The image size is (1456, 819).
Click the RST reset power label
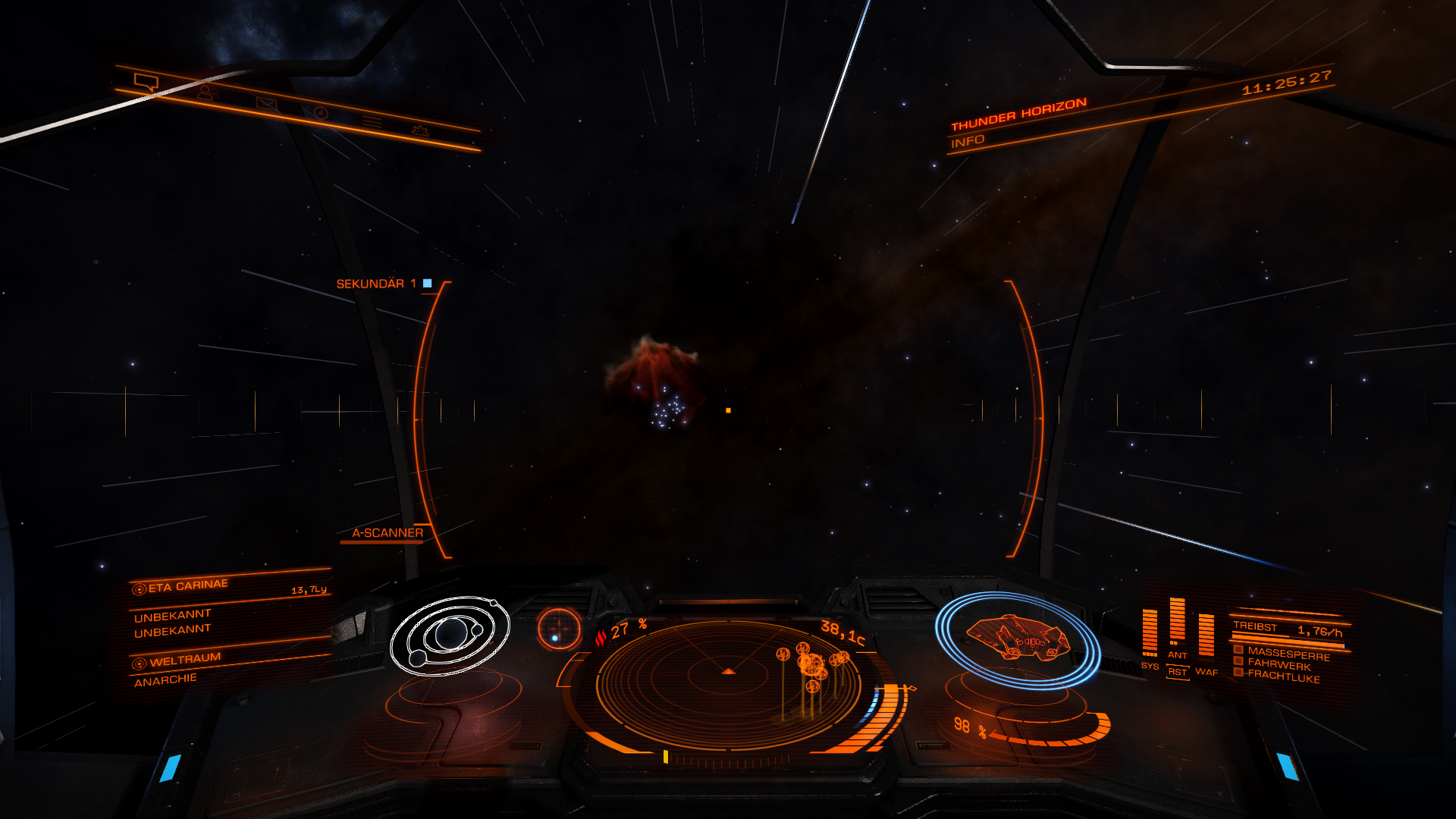pyautogui.click(x=1177, y=672)
